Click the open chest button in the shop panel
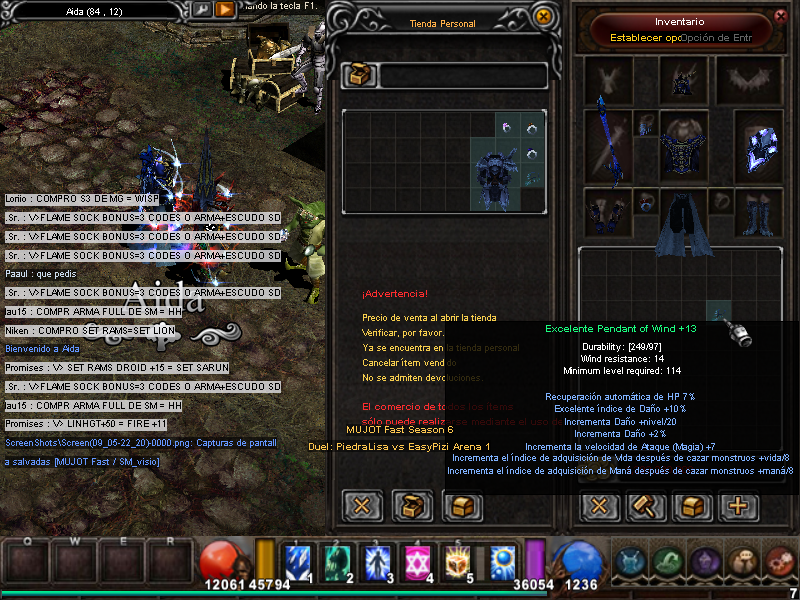Viewport: 800px width, 600px height. tap(411, 505)
